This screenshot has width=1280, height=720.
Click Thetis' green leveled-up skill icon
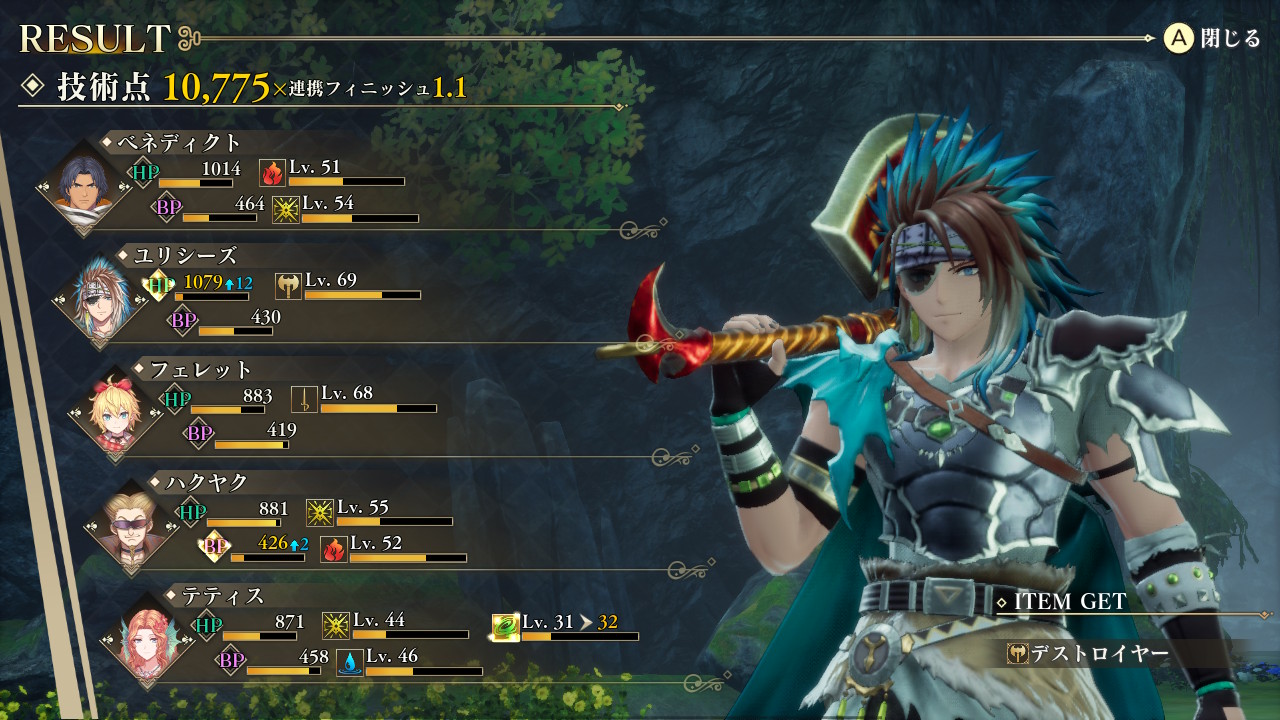pos(505,627)
